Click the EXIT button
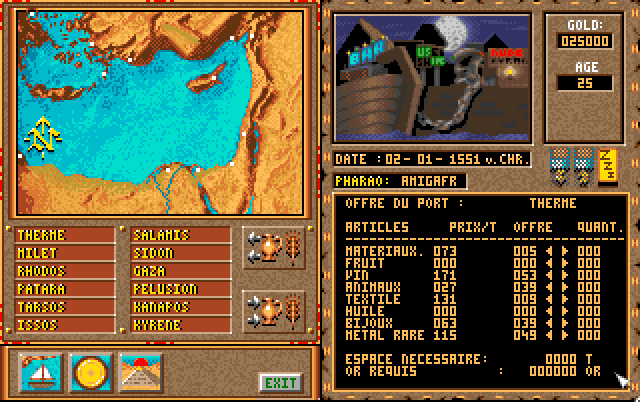This screenshot has height=402, width=640. (x=279, y=381)
